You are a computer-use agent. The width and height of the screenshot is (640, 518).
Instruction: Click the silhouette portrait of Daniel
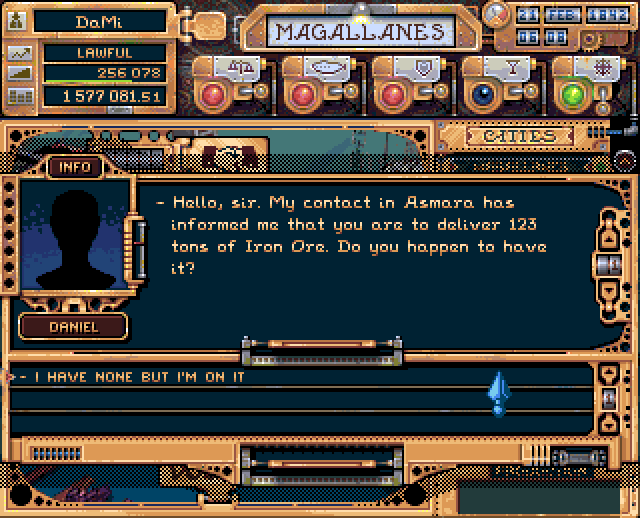[72, 236]
